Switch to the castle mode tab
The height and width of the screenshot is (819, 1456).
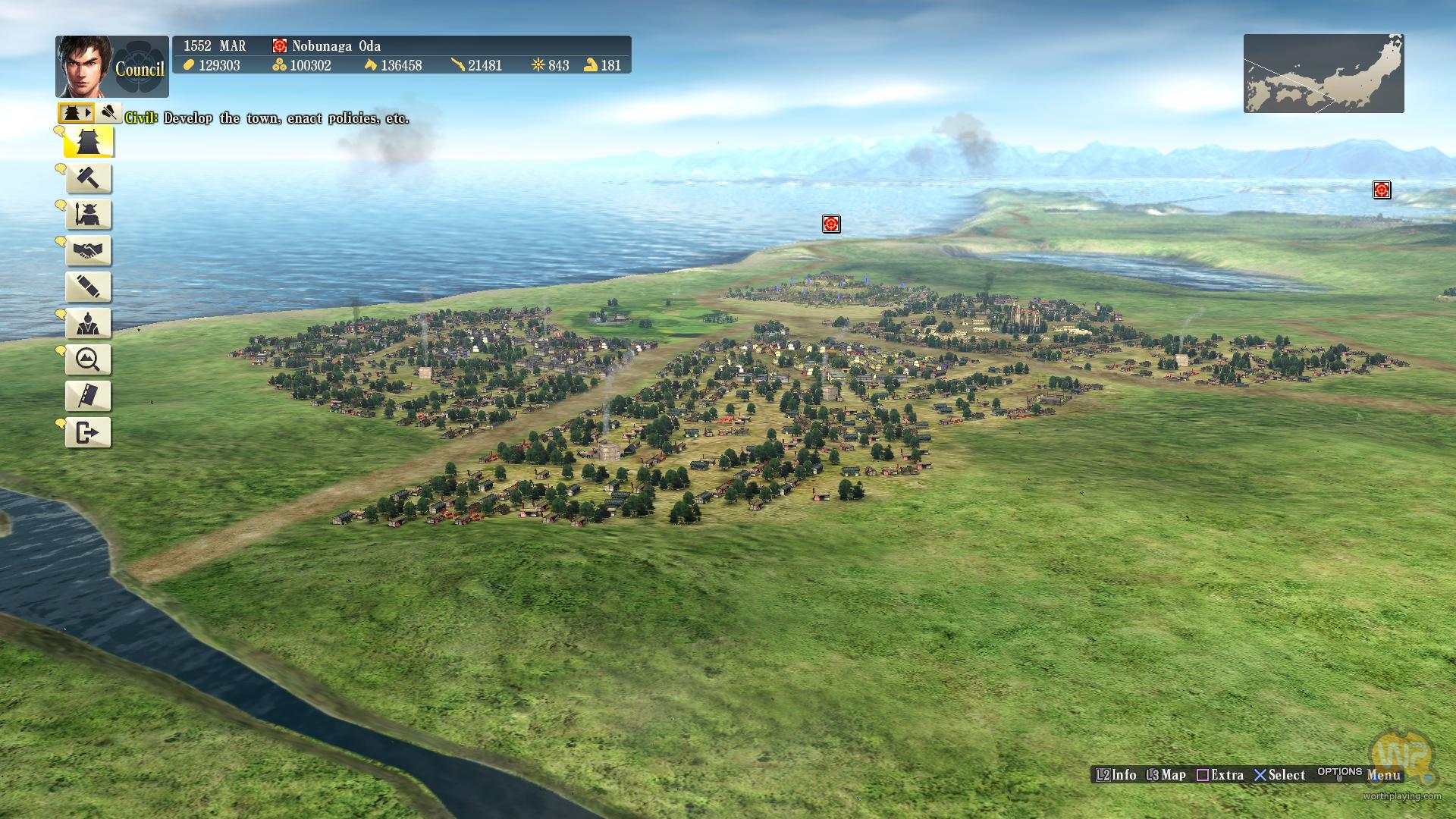pos(76,113)
